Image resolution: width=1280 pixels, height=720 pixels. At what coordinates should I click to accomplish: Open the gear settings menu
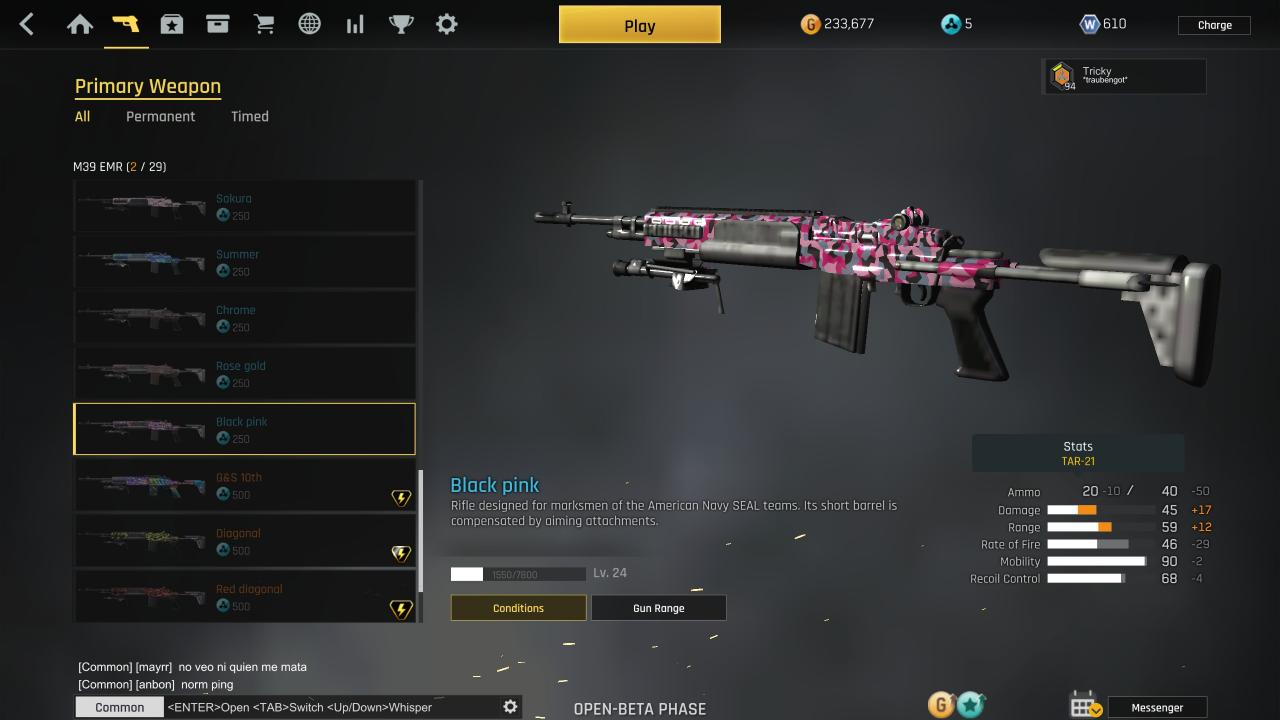tap(447, 25)
